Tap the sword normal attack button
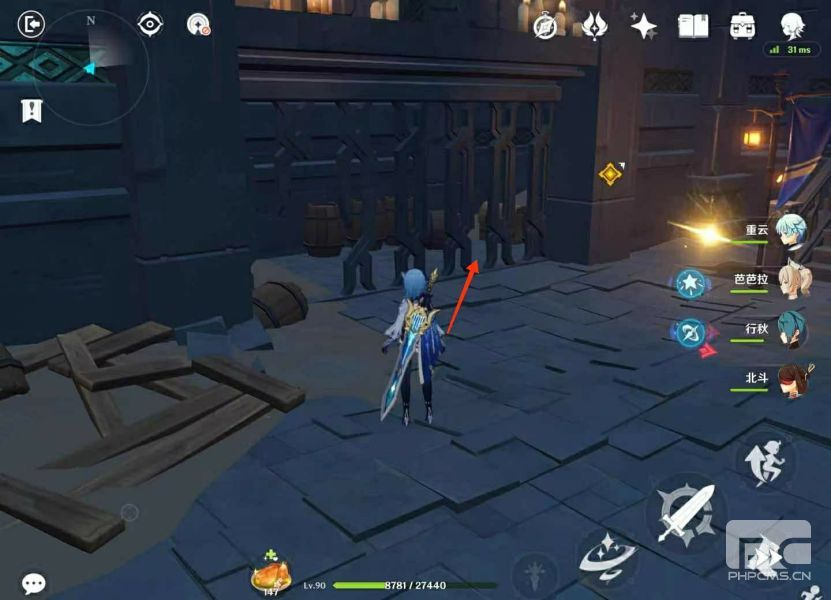Screen dimensions: 831x600 pyautogui.click(x=686, y=514)
